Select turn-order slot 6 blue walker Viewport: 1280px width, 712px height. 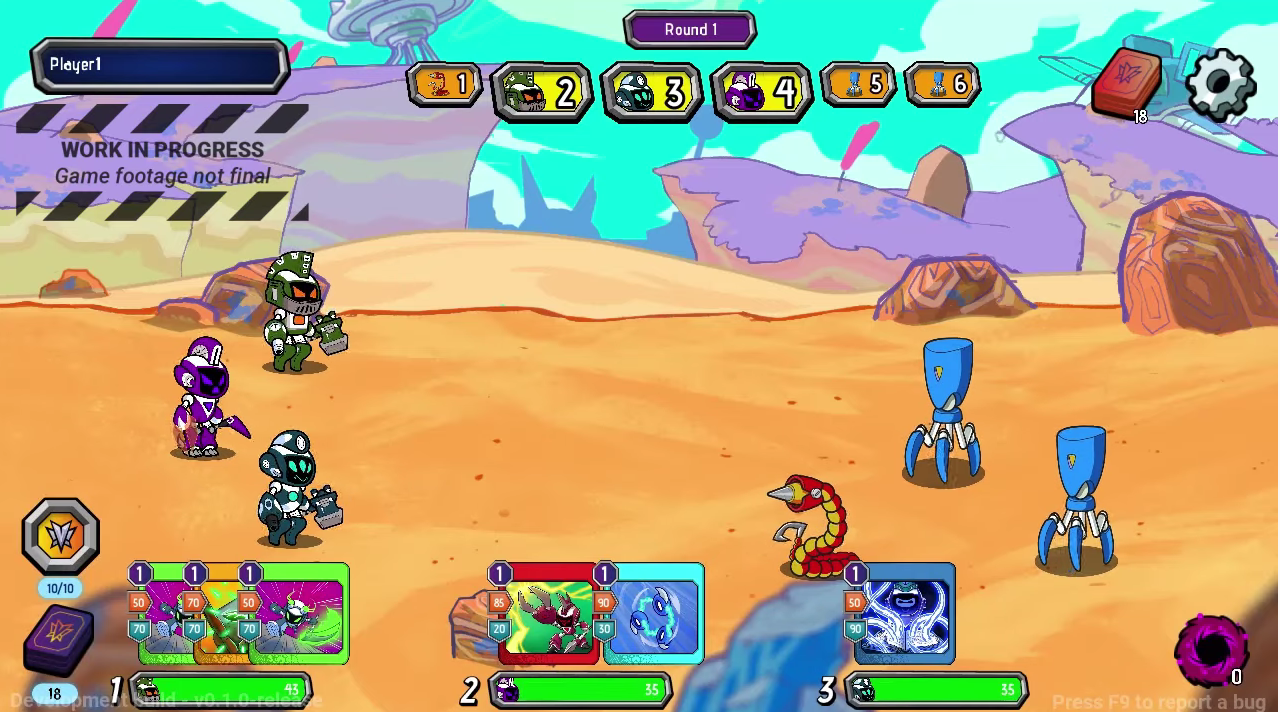pos(941,85)
